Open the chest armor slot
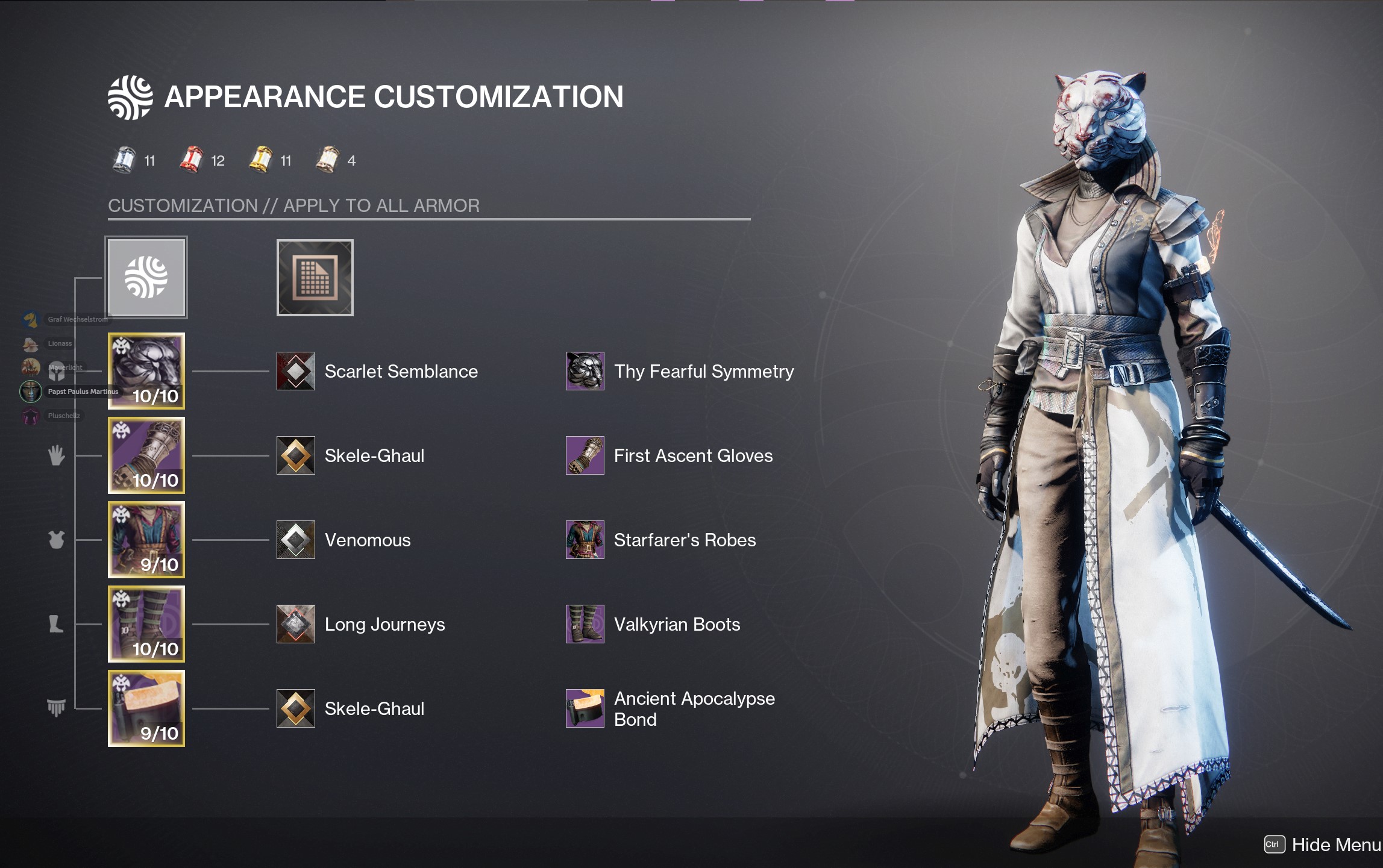1383x868 pixels. tap(146, 540)
